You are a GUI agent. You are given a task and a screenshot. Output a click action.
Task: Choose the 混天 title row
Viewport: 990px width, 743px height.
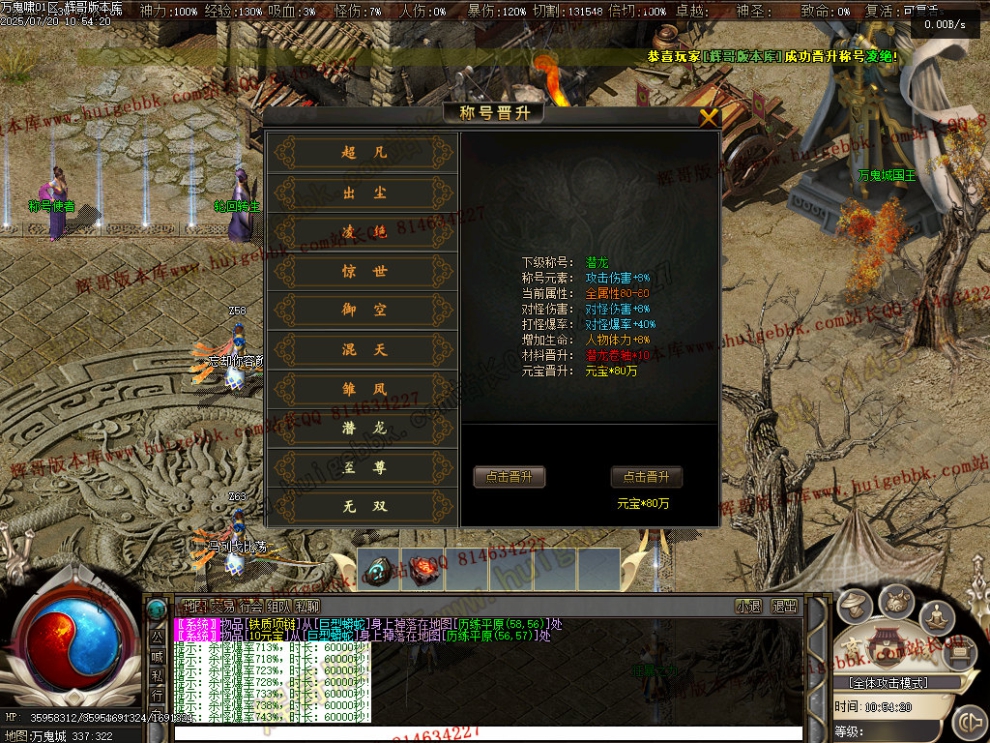pos(363,350)
